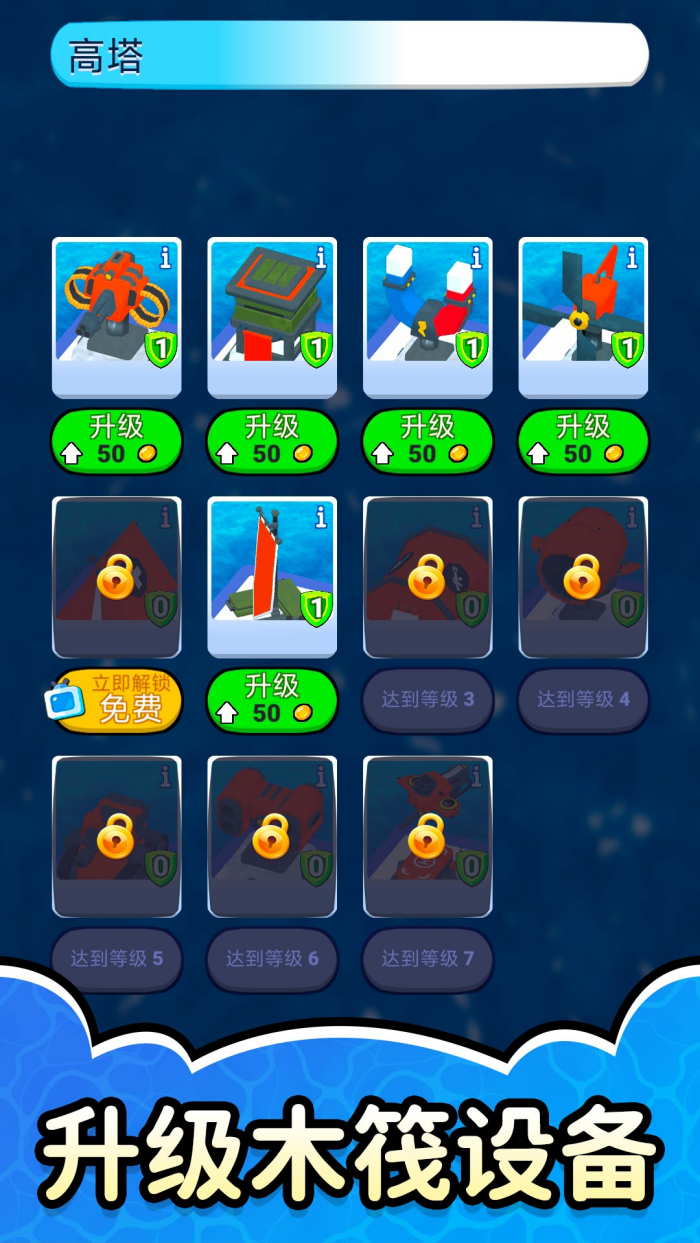Show info for the orange ring turret
The width and height of the screenshot is (700, 1243).
pos(166,258)
